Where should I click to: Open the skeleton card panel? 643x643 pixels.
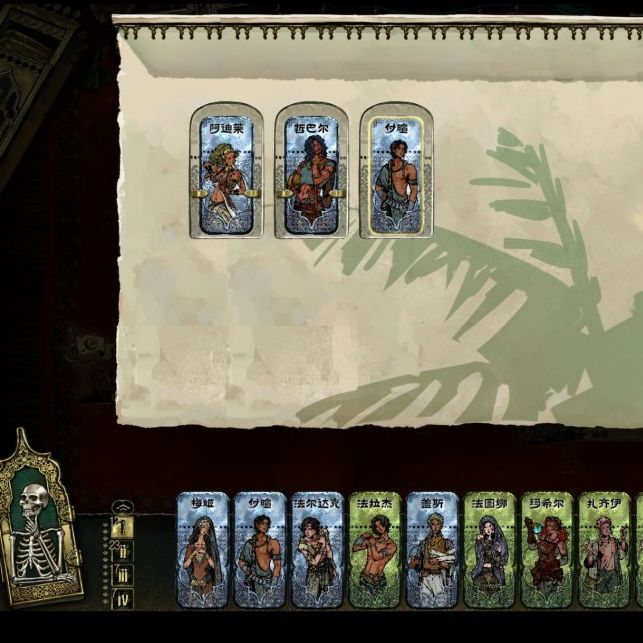[x=41, y=521]
